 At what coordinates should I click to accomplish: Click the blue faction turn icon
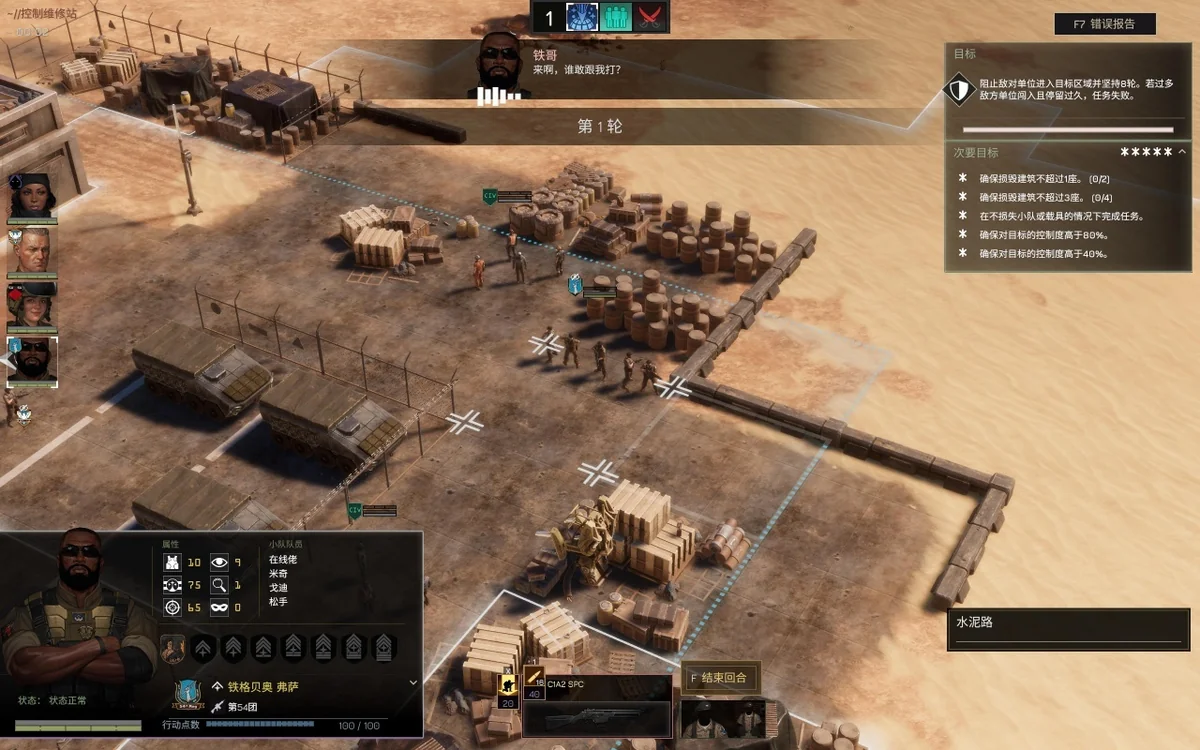tap(581, 17)
